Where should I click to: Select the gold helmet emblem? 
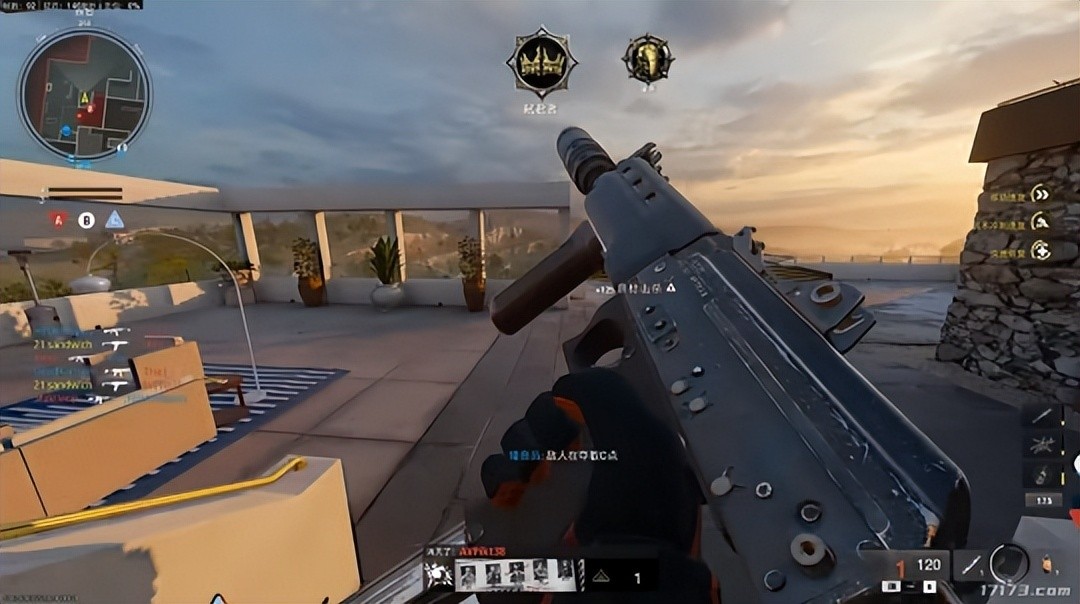click(647, 58)
